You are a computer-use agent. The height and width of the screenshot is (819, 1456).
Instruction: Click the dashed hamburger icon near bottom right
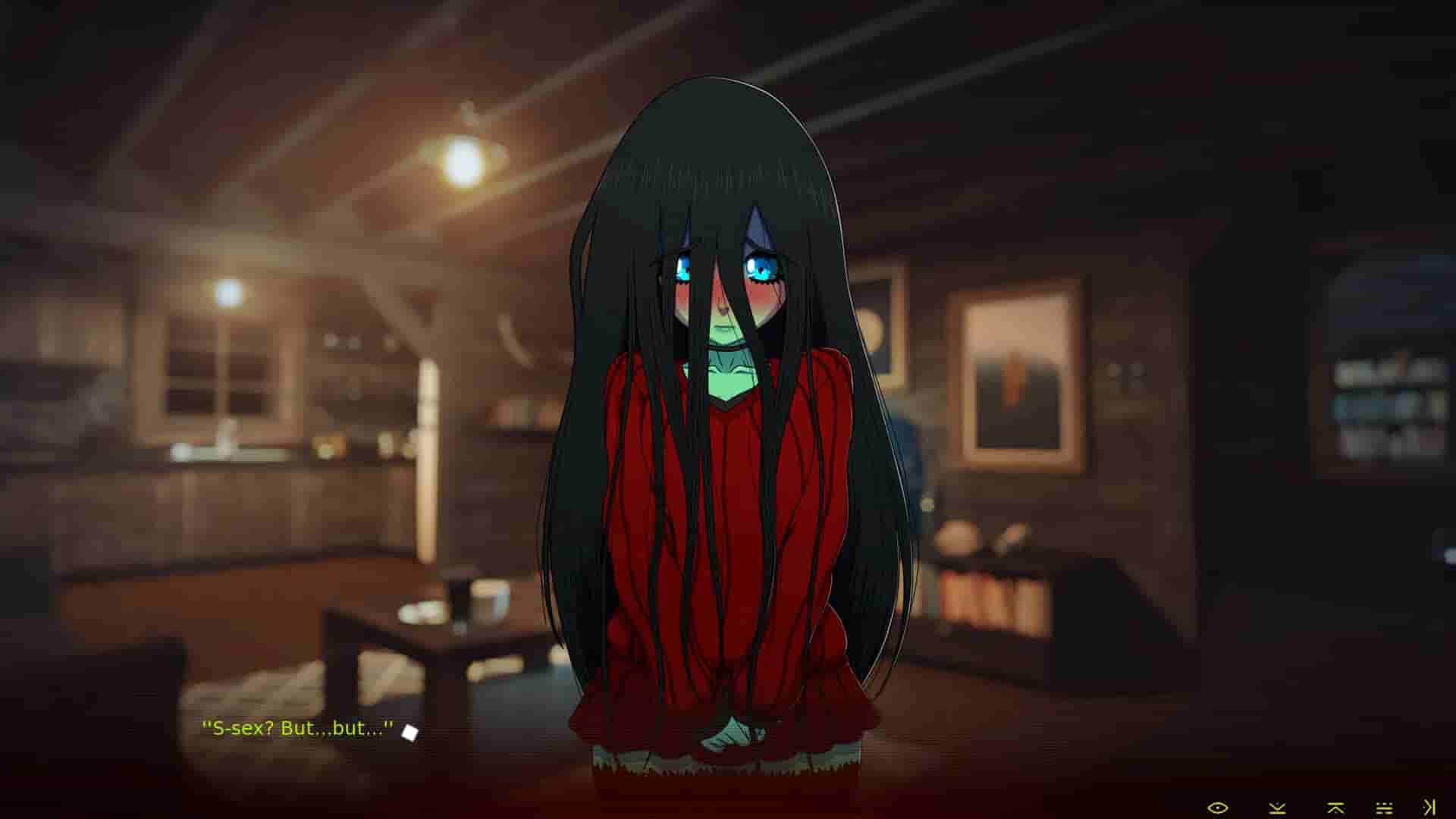(x=1384, y=808)
